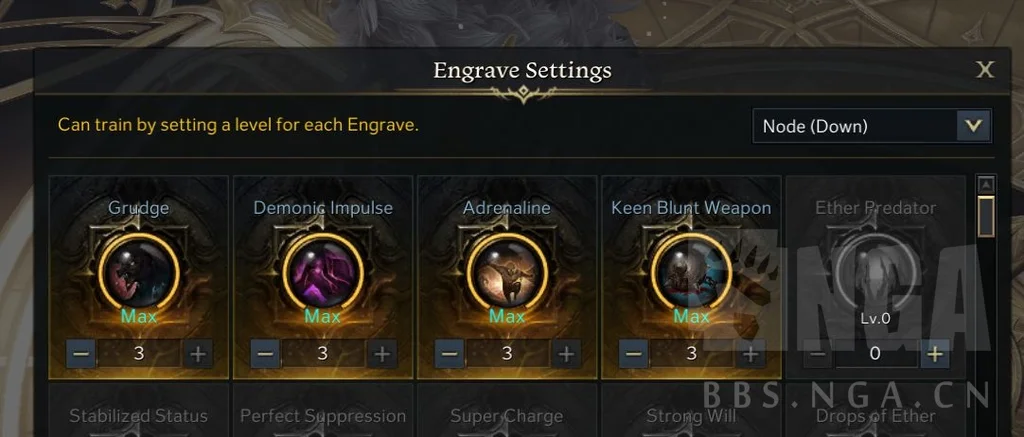Close the Engrave Settings window
This screenshot has width=1024, height=437.
point(985,69)
